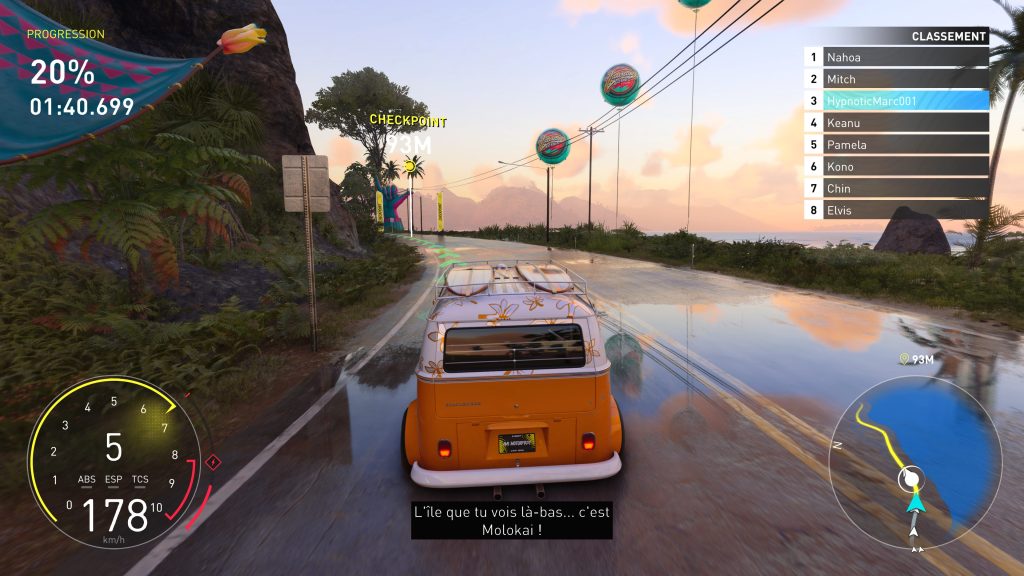Click the highlighted HypnoticMarc001 row
The width and height of the screenshot is (1024, 576).
[x=896, y=101]
